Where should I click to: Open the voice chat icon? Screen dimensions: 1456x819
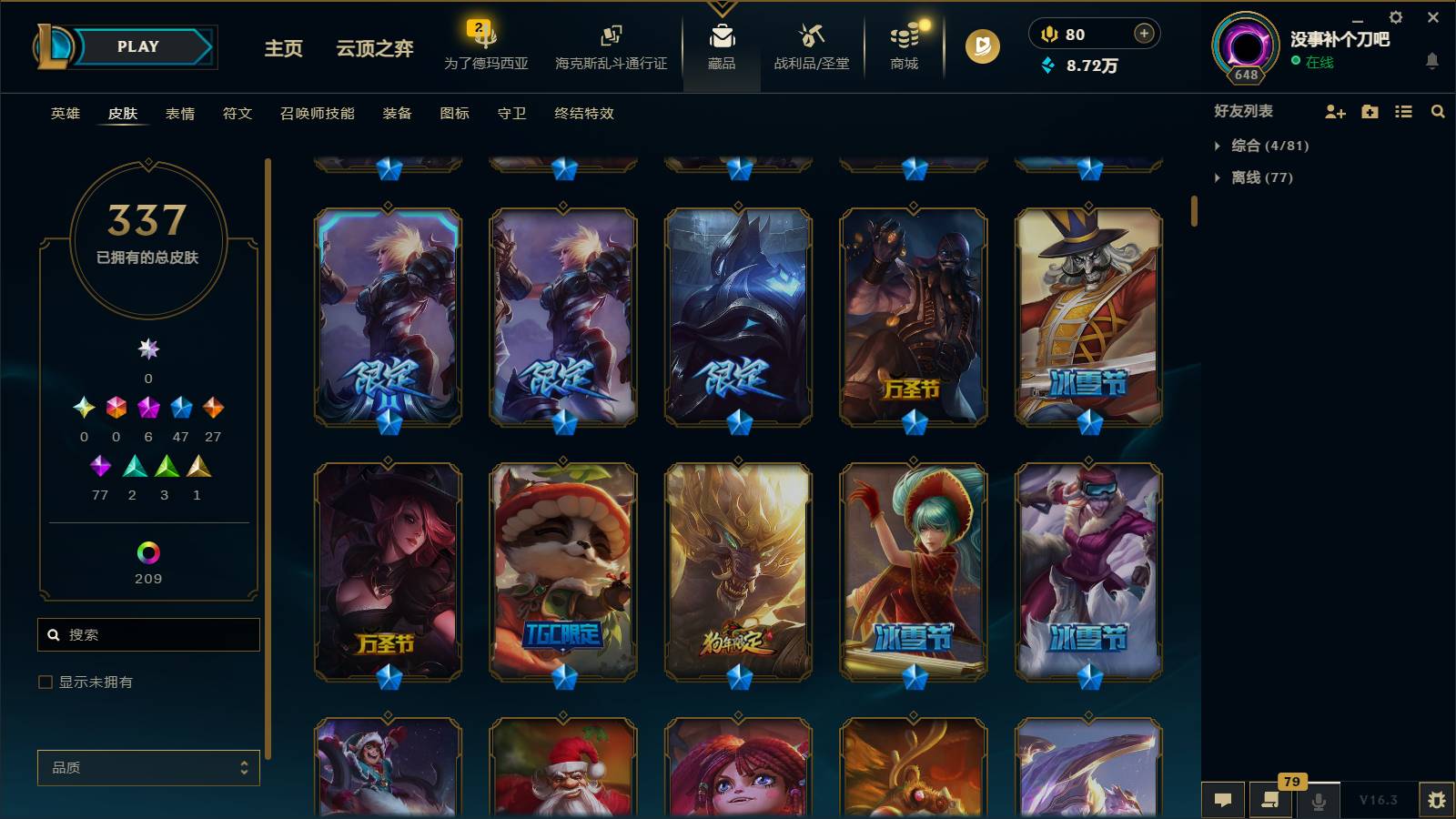pyautogui.click(x=1318, y=800)
